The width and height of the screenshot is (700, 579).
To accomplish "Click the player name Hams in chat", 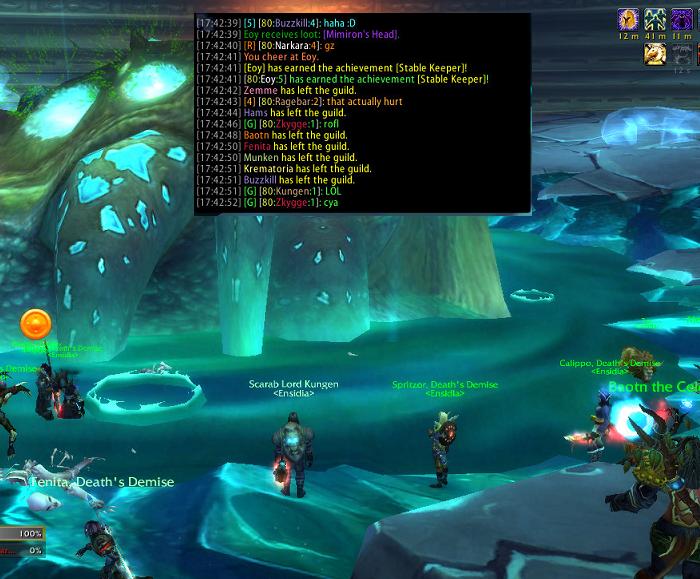I will click(255, 113).
